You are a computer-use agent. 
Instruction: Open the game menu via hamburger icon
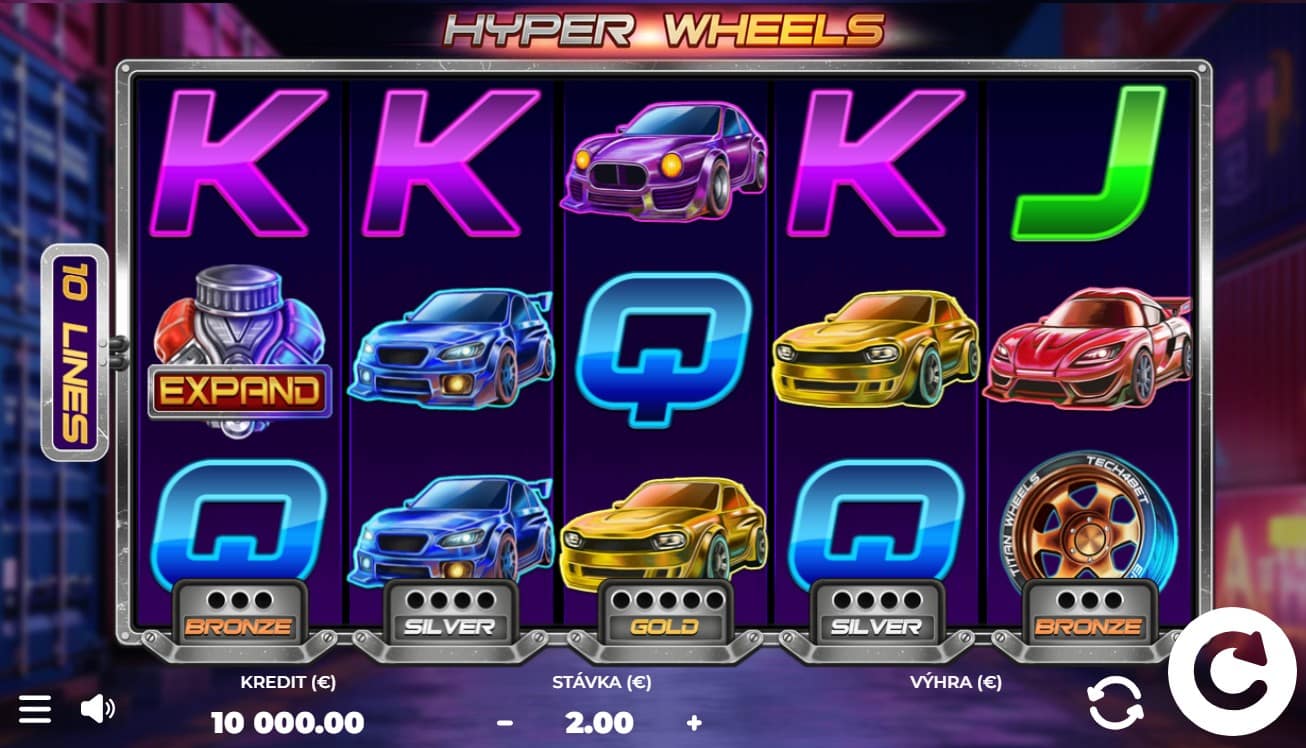[x=36, y=708]
